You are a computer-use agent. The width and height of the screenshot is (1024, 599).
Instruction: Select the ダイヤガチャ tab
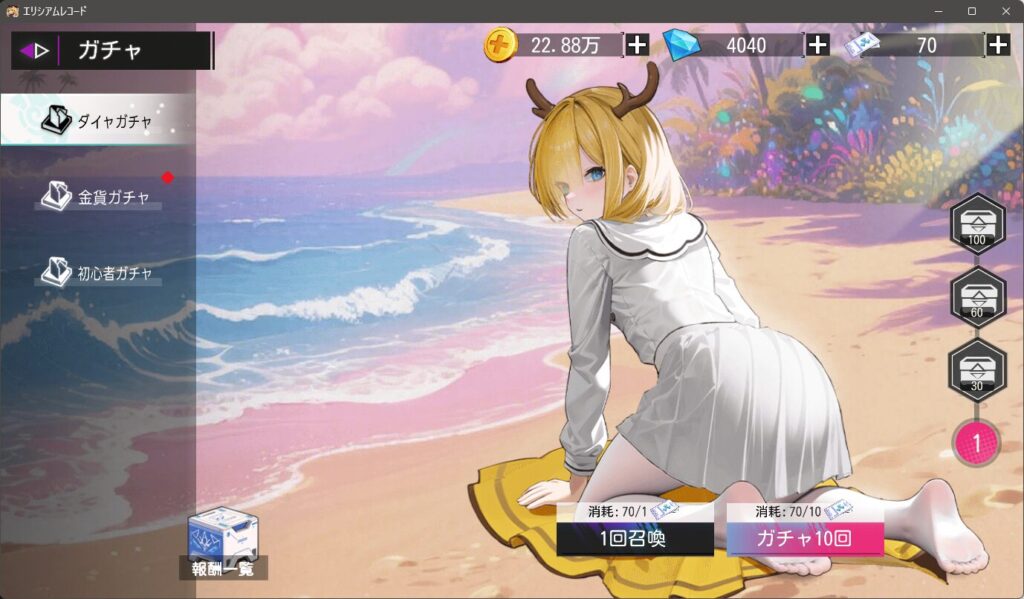click(98, 122)
